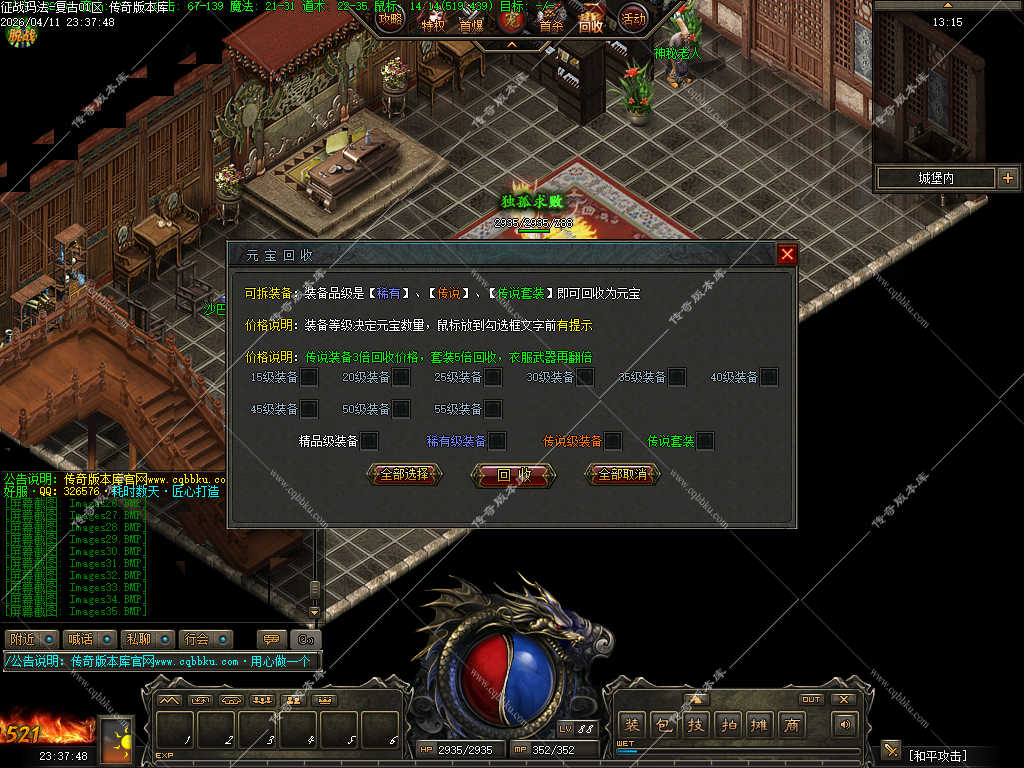1024x768 pixels.
Task: Click the 全部选择 select-all button
Action: click(404, 474)
